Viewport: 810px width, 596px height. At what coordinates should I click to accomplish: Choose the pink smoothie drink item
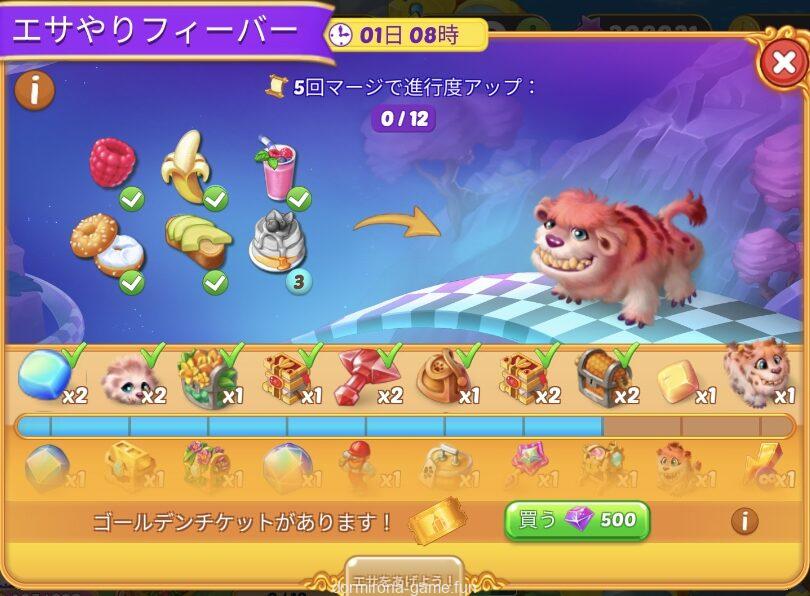(277, 169)
